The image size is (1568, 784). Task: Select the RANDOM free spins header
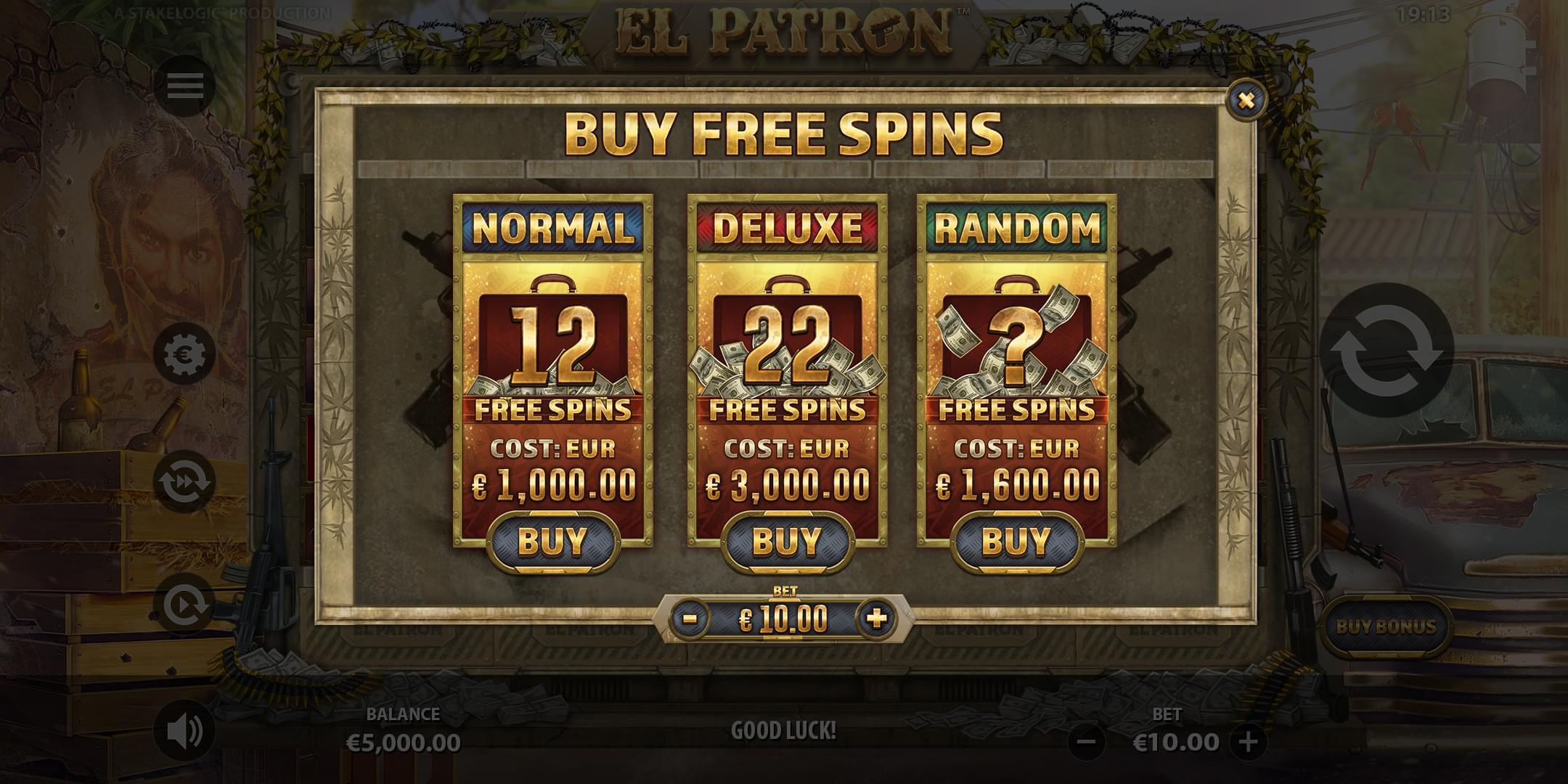[1016, 229]
